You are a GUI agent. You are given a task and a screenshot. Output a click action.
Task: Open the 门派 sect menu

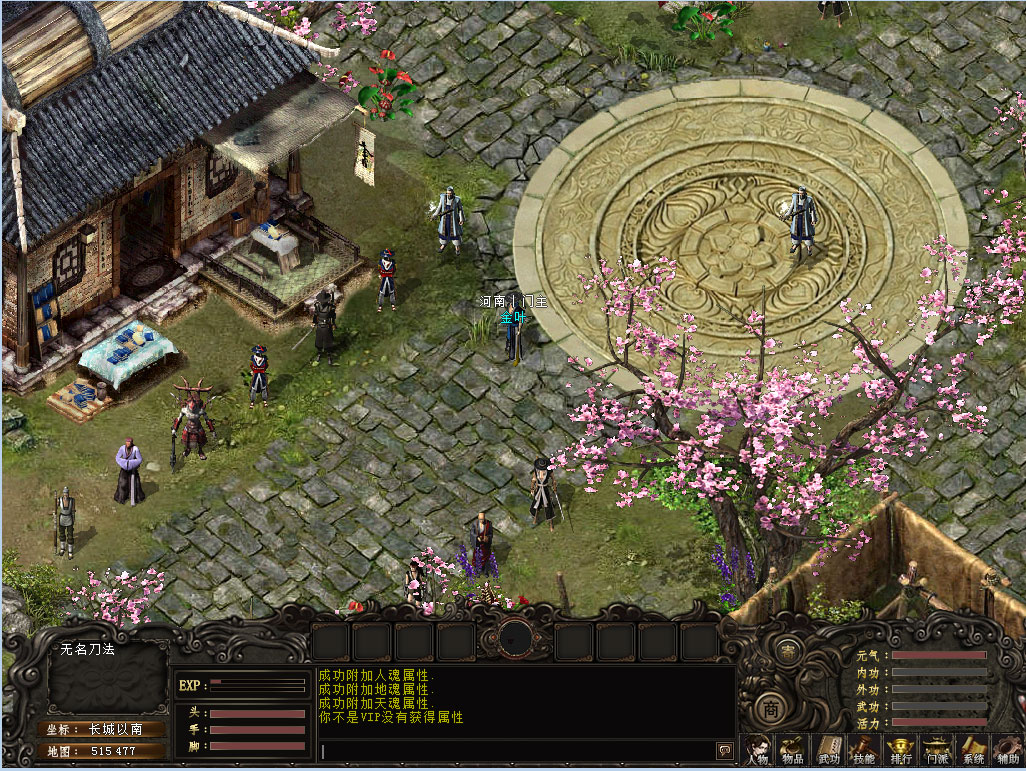(937, 751)
